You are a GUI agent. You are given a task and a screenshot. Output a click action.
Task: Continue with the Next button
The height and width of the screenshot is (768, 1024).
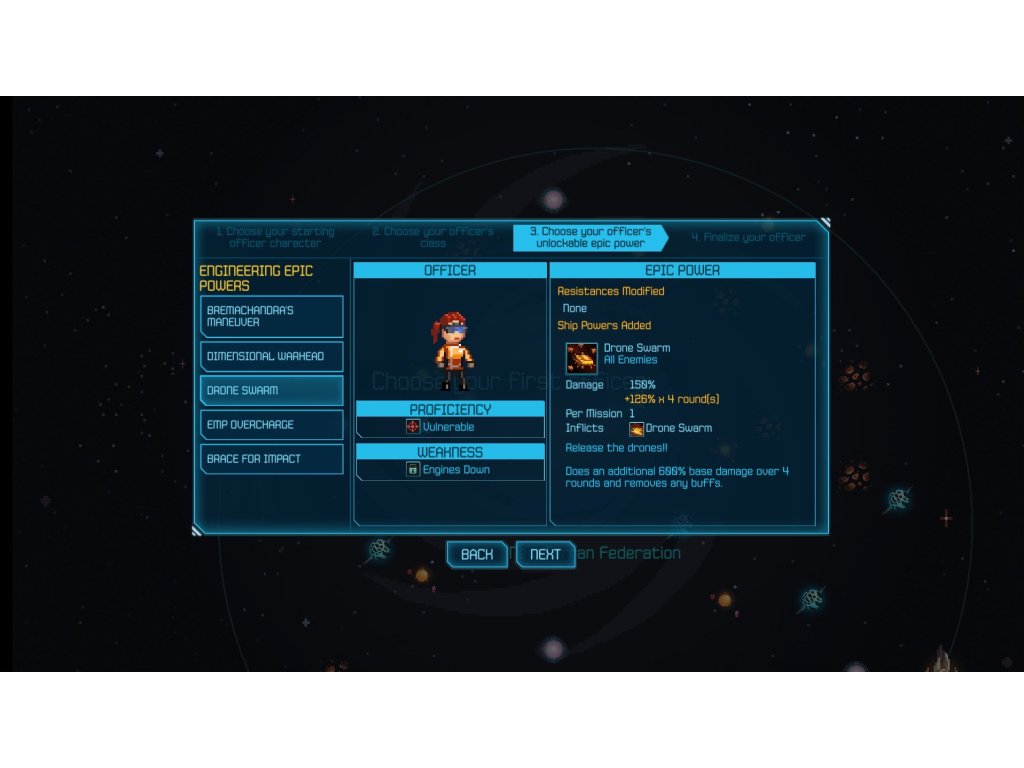click(545, 554)
